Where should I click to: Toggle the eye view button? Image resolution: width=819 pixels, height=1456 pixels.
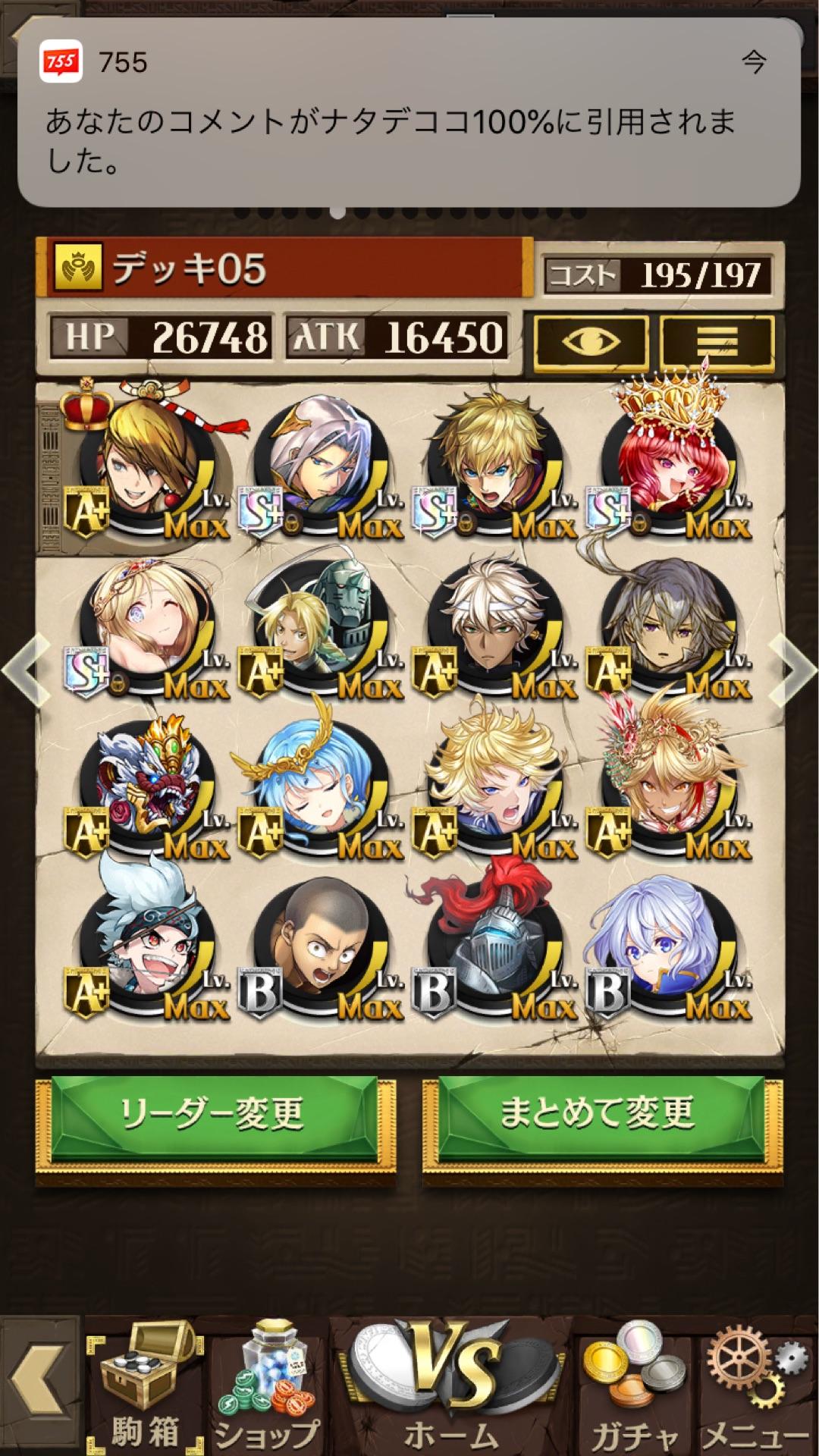click(591, 342)
